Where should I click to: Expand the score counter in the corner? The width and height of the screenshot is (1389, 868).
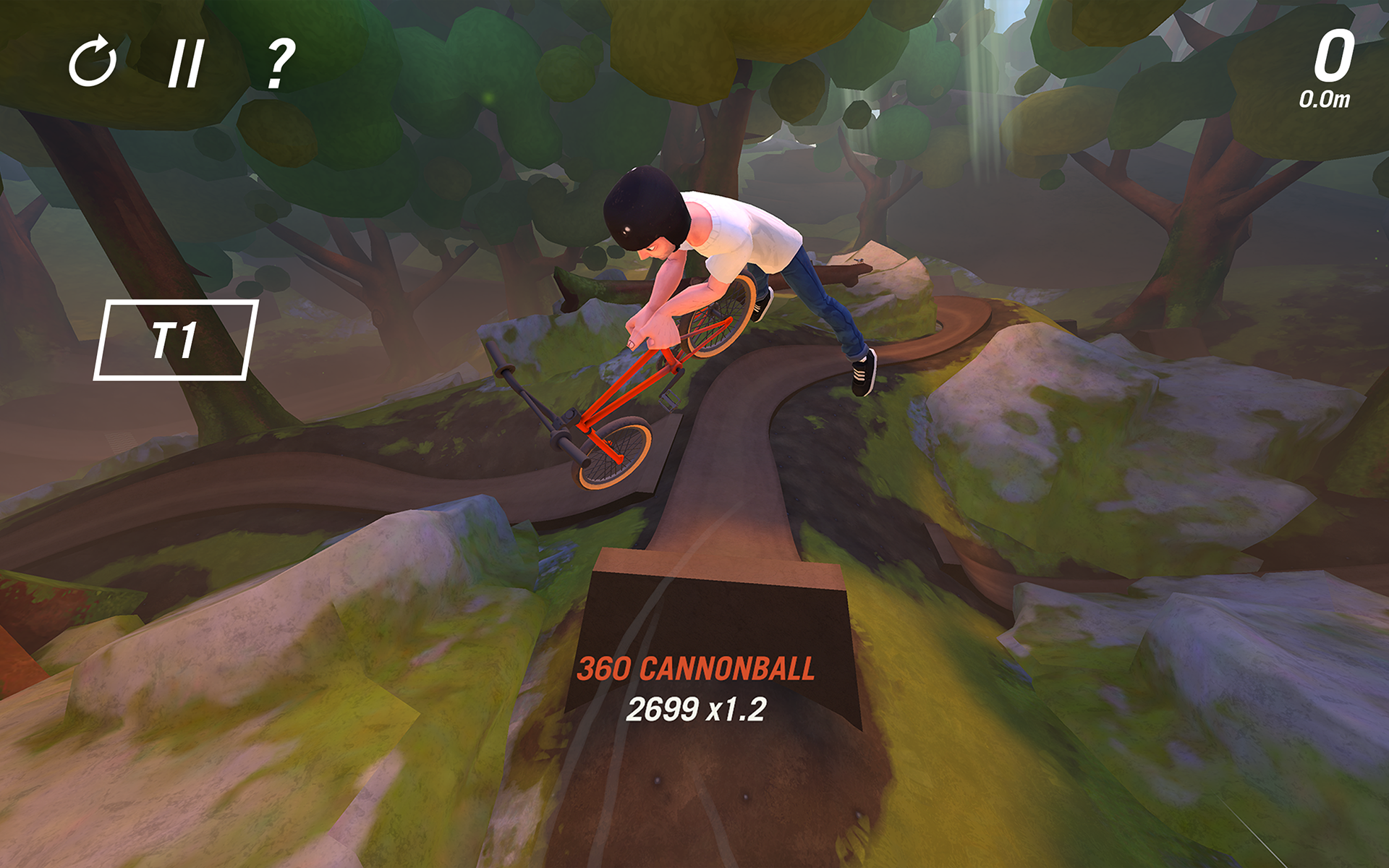[x=1333, y=58]
